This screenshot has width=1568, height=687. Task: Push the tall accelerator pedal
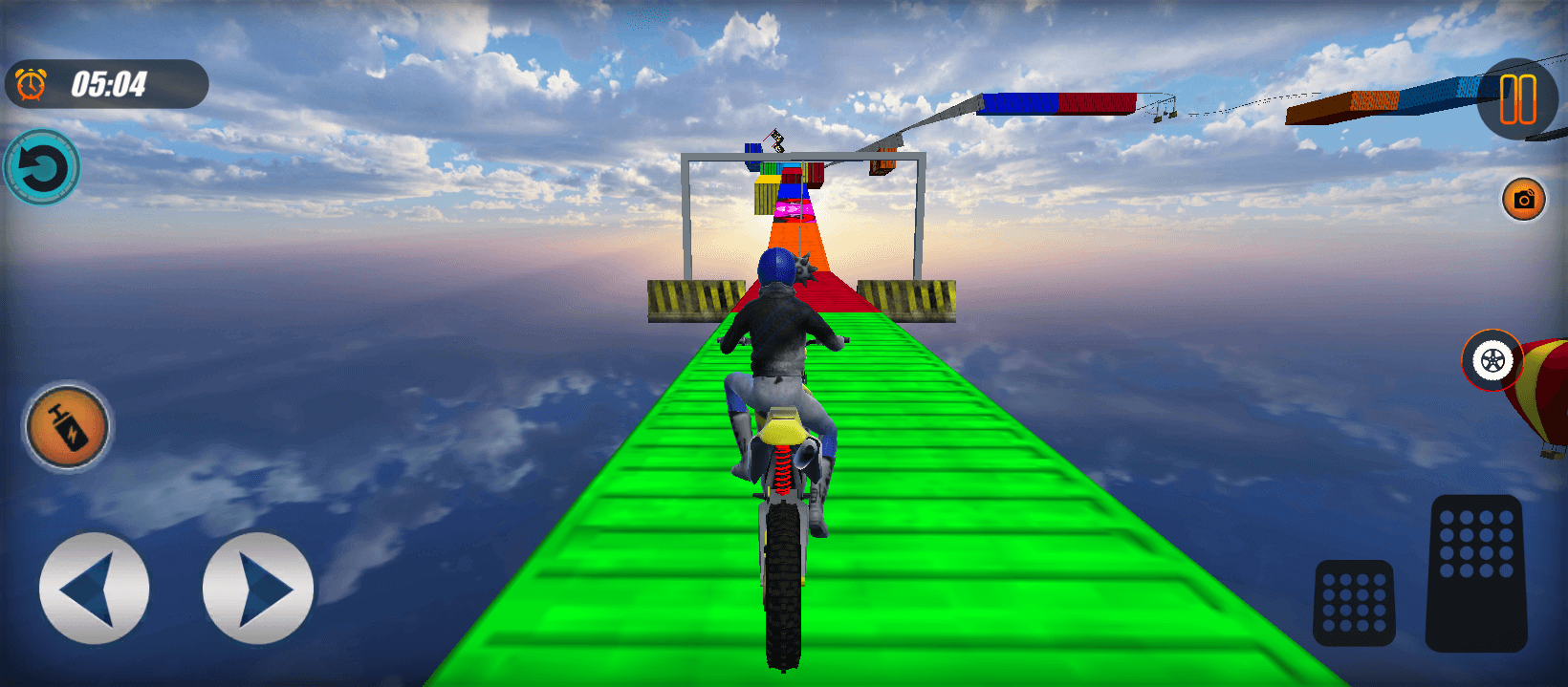click(x=1476, y=573)
